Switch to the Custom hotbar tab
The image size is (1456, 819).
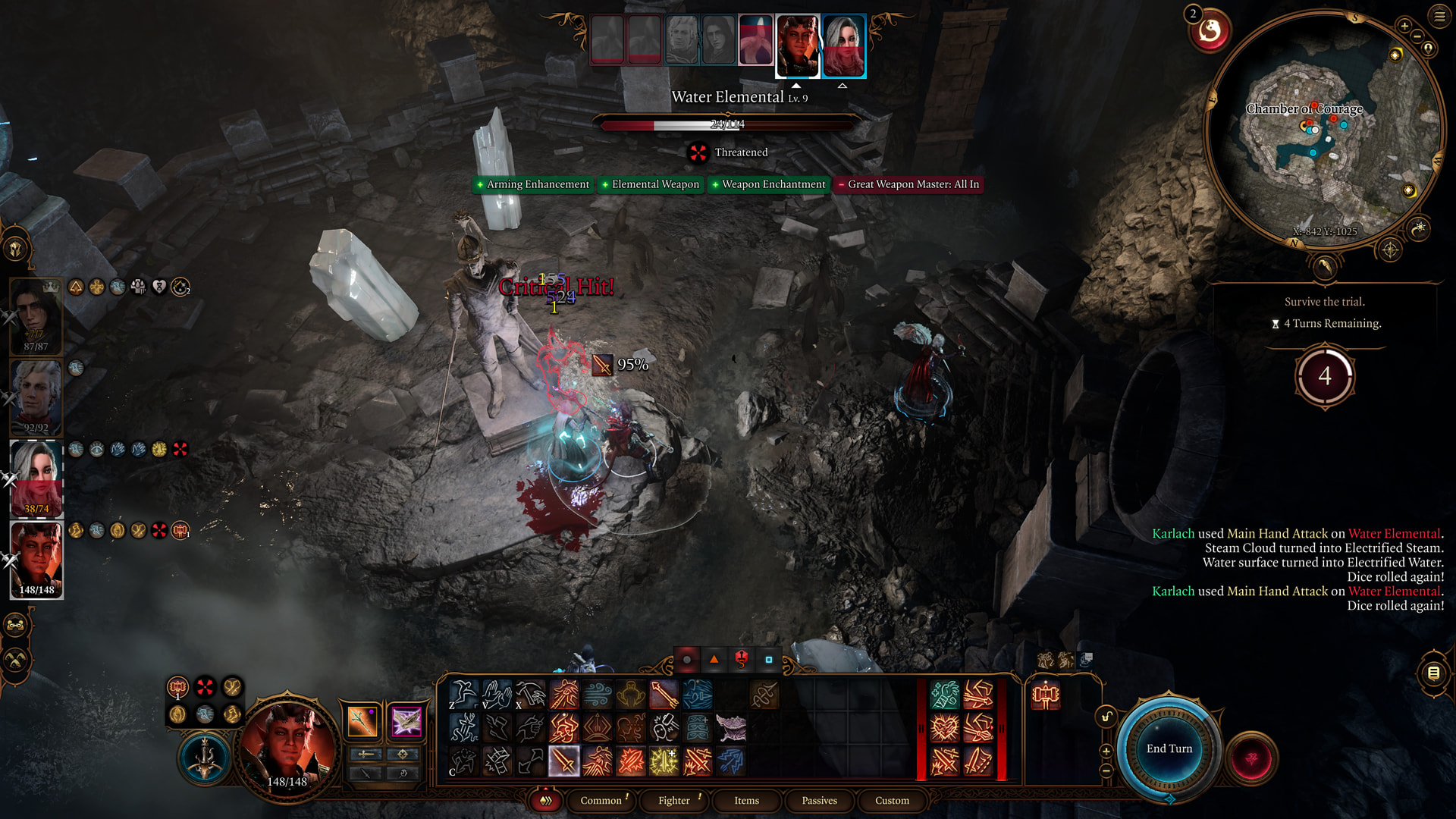892,800
